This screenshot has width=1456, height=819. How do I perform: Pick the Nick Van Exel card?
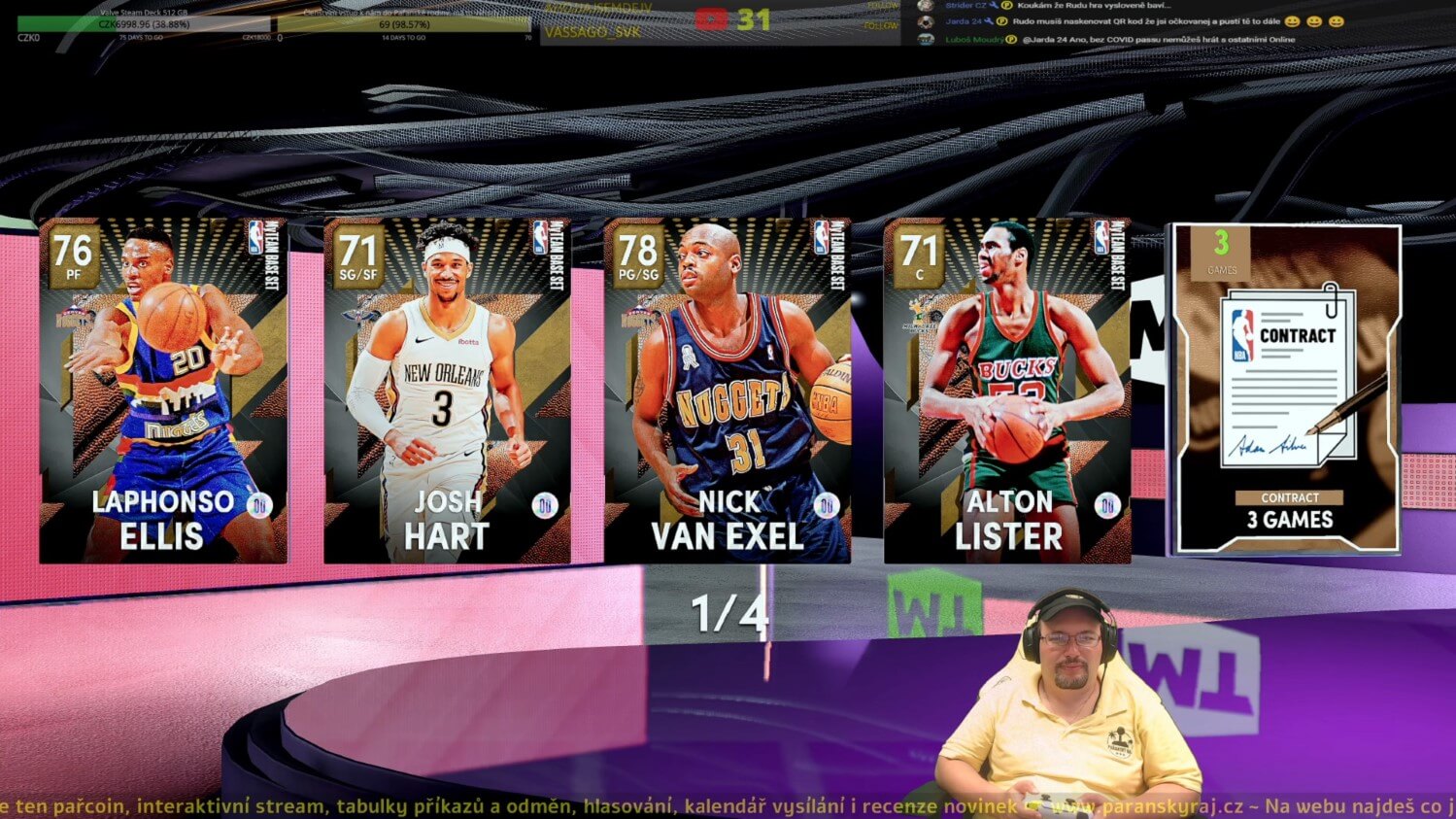point(728,391)
